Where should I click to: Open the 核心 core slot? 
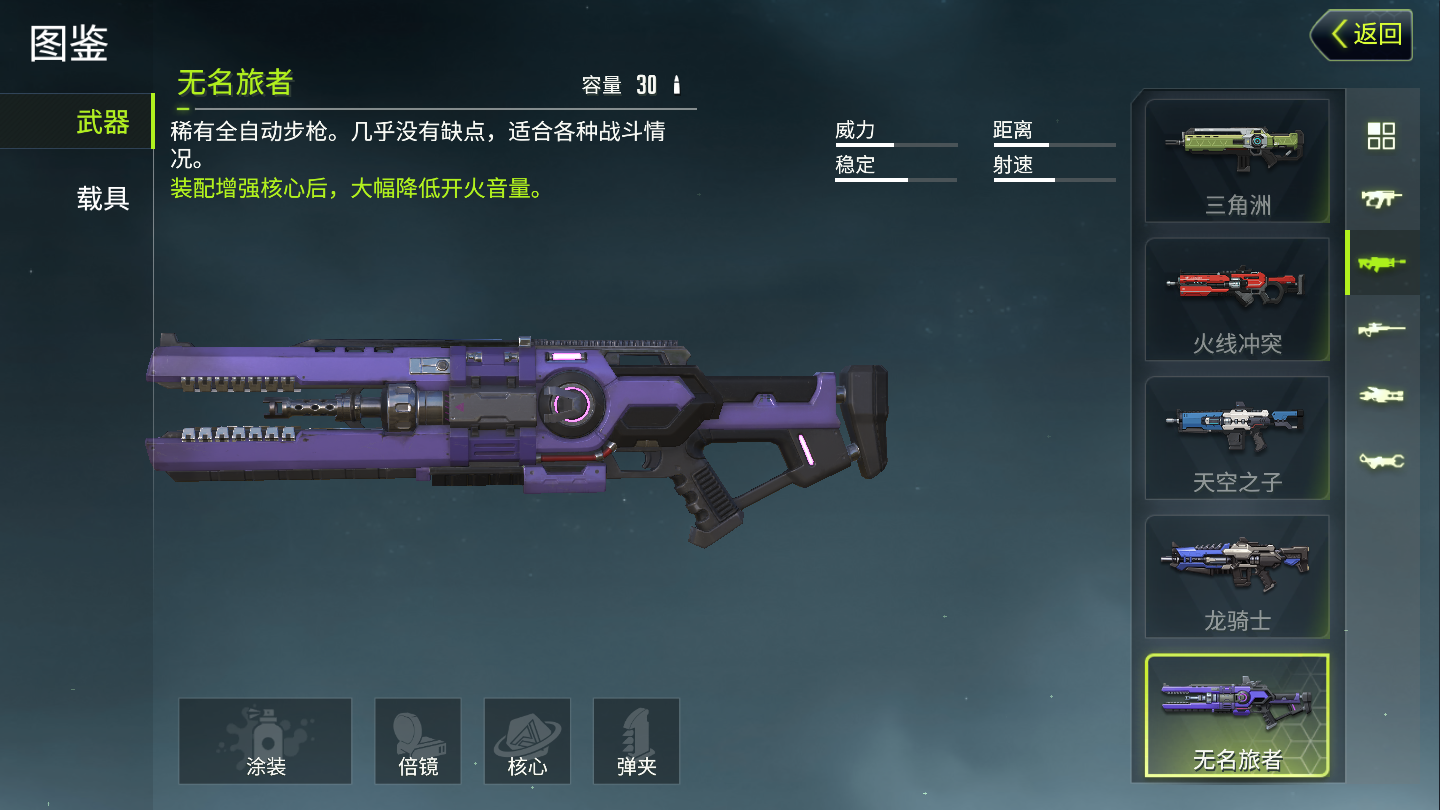tap(527, 741)
